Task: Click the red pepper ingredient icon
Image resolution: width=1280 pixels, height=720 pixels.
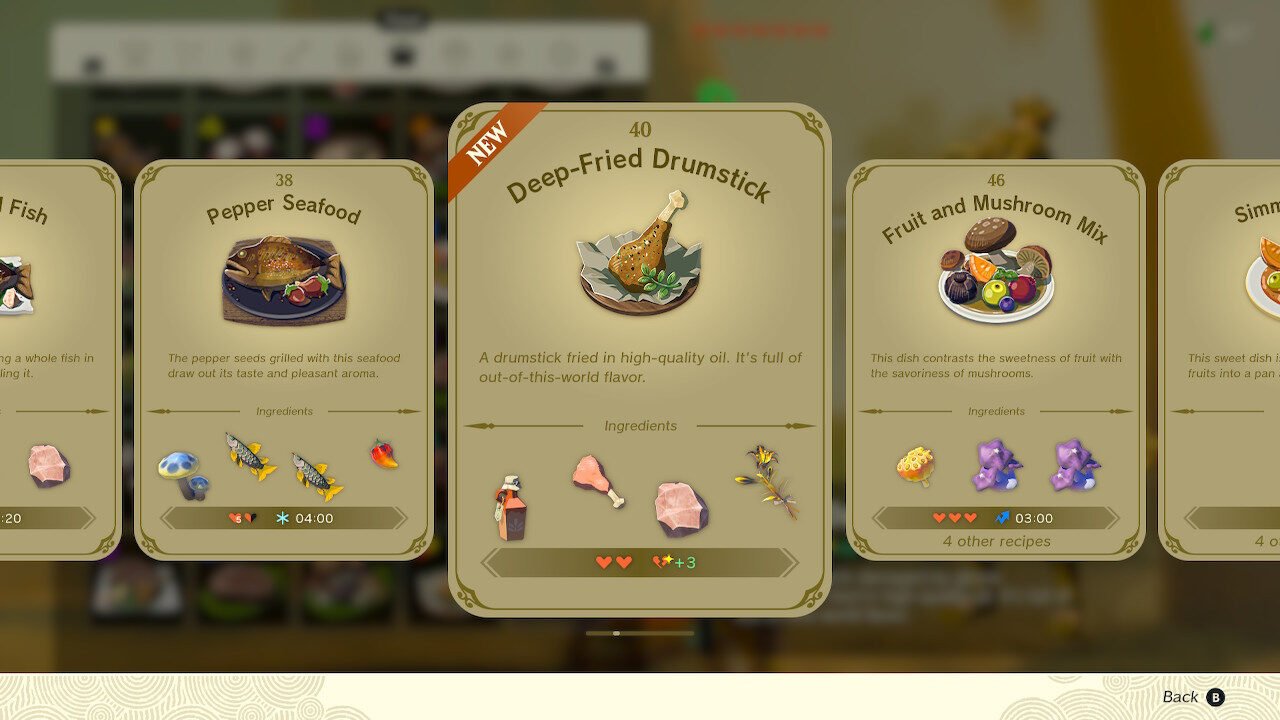Action: [384, 454]
